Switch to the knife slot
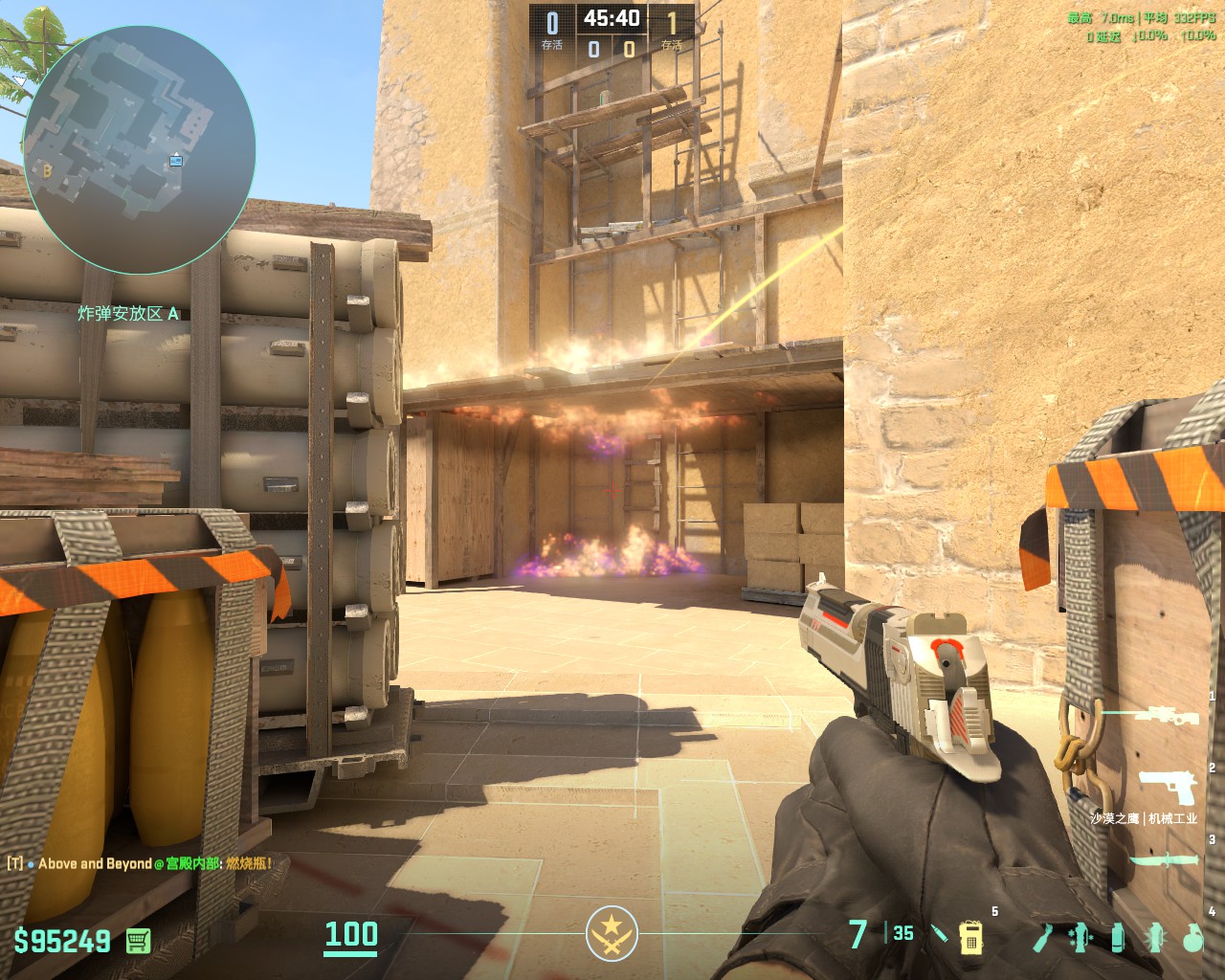Viewport: 1225px width, 980px height. pyautogui.click(x=1163, y=860)
